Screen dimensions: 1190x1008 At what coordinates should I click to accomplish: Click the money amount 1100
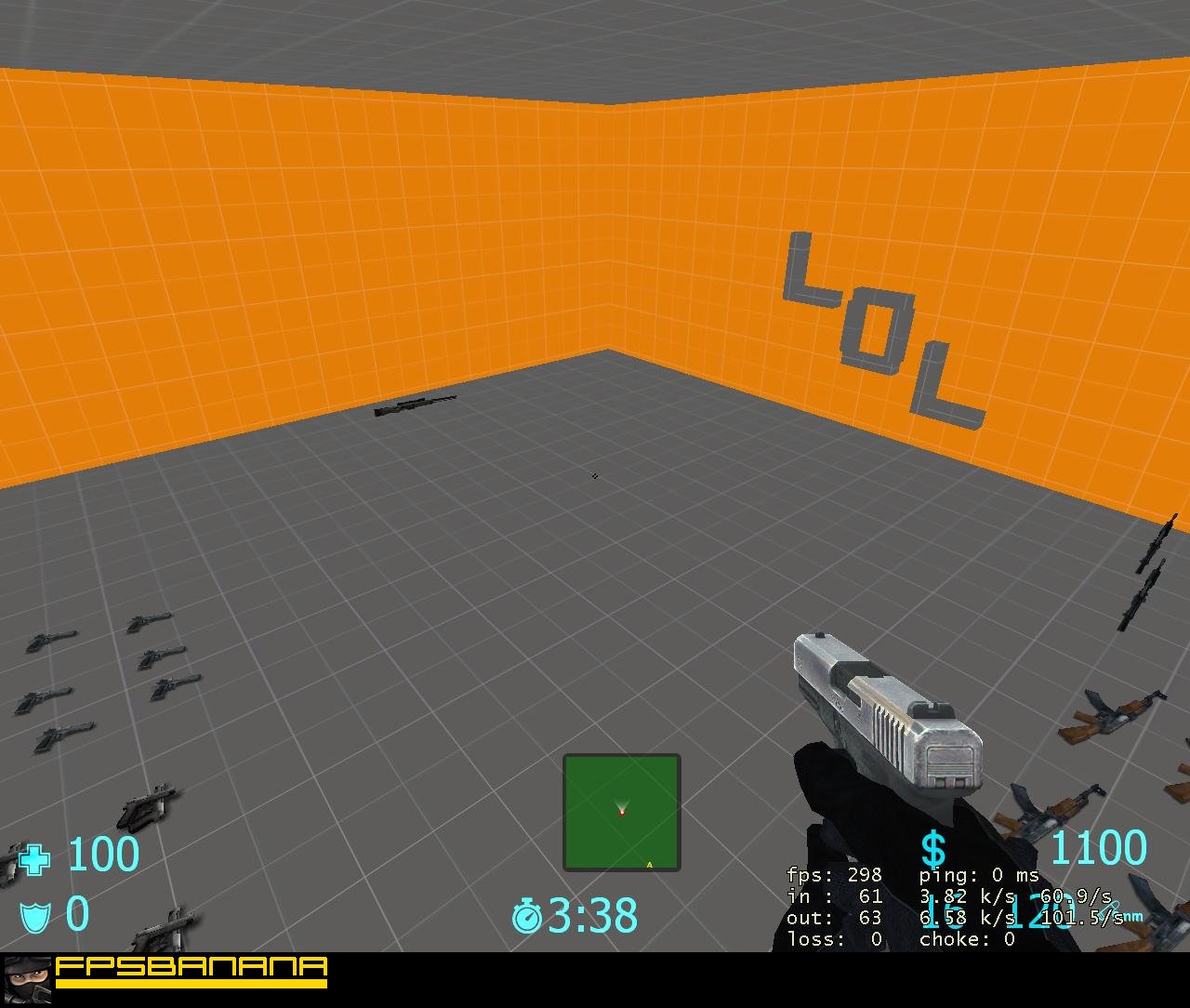coord(1100,847)
